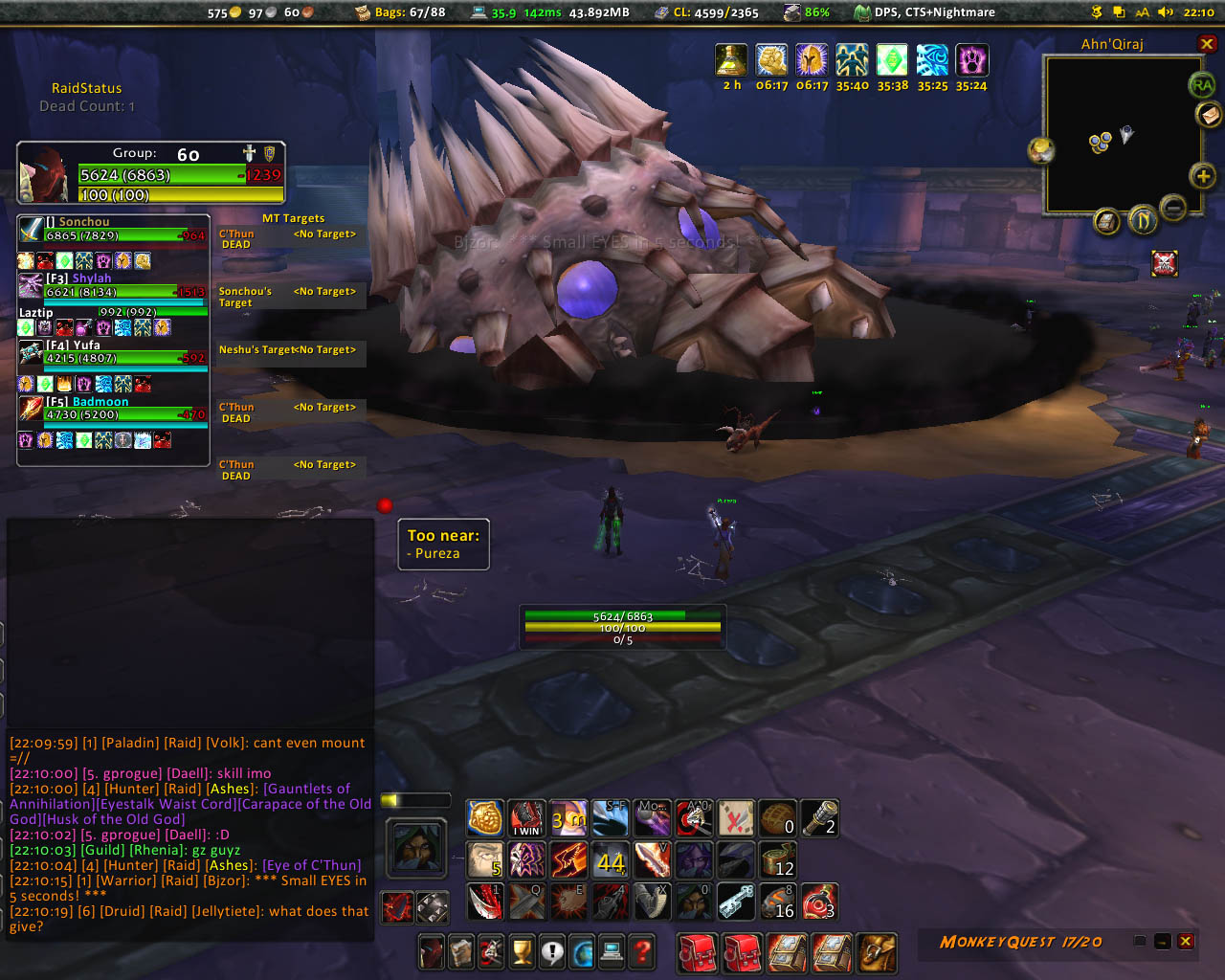Zoom out on the minimap
This screenshot has height=980, width=1225.
tap(1173, 206)
